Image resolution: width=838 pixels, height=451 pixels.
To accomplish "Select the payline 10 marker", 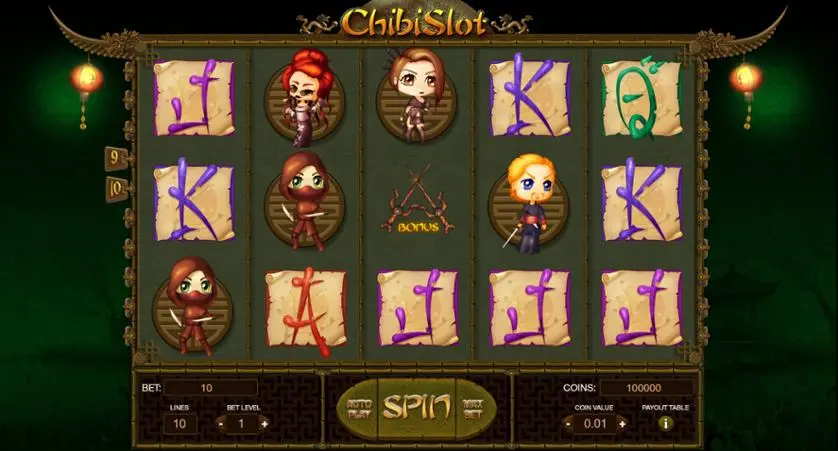I will pyautogui.click(x=116, y=186).
